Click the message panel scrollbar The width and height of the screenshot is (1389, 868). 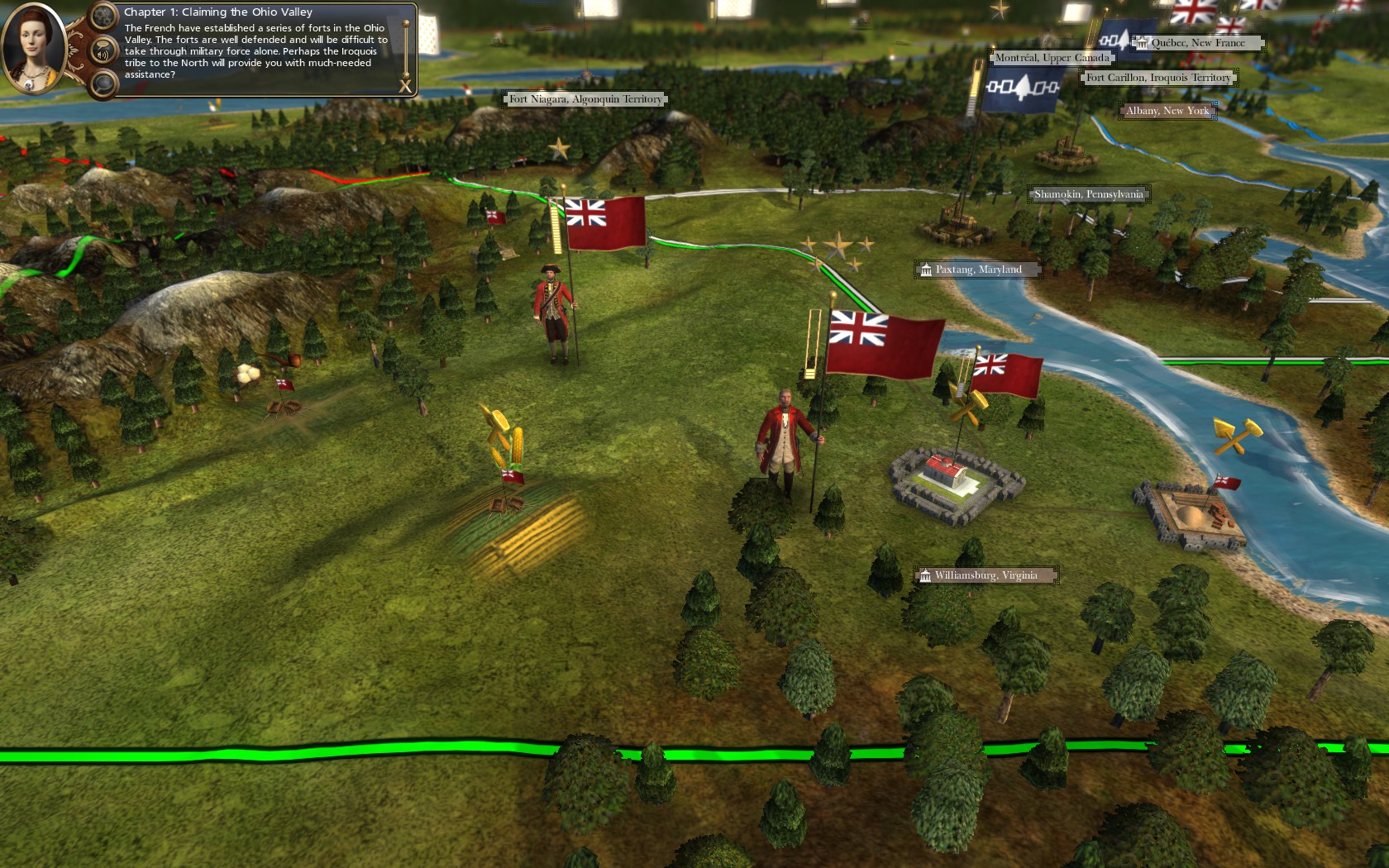(406, 48)
